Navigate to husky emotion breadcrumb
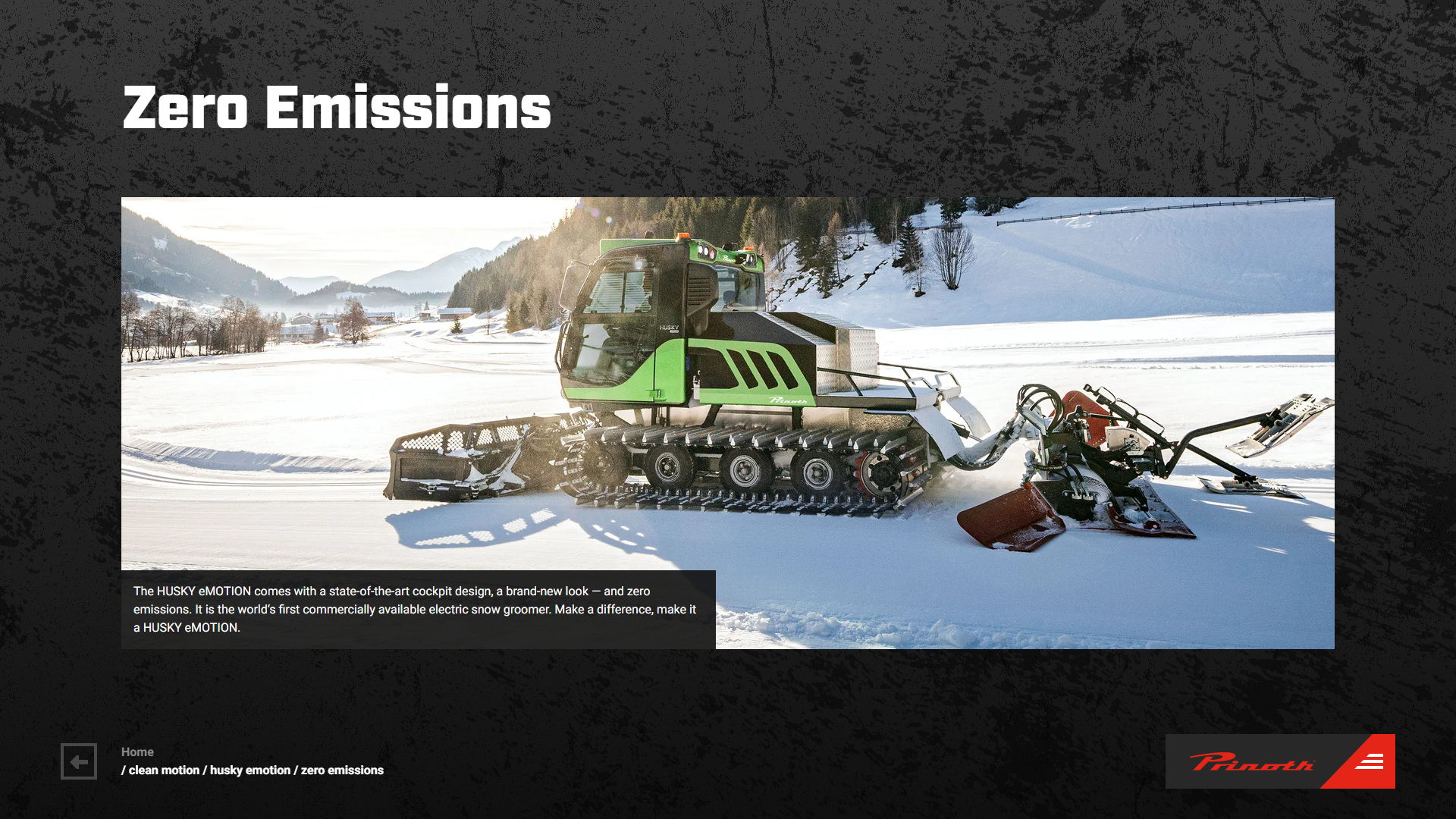1456x819 pixels. pyautogui.click(x=249, y=770)
